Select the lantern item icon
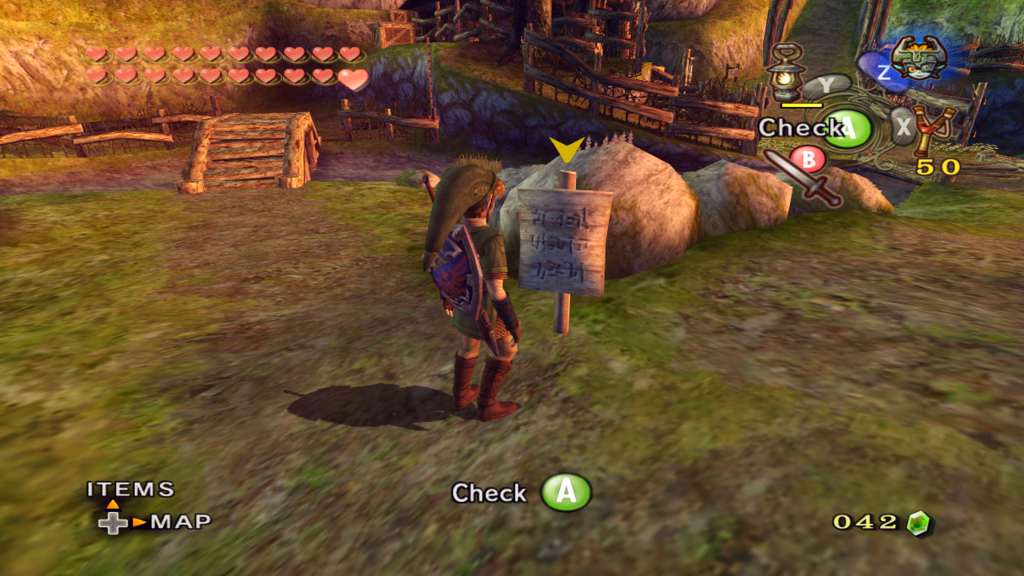Viewport: 1024px width, 576px height. pos(785,72)
